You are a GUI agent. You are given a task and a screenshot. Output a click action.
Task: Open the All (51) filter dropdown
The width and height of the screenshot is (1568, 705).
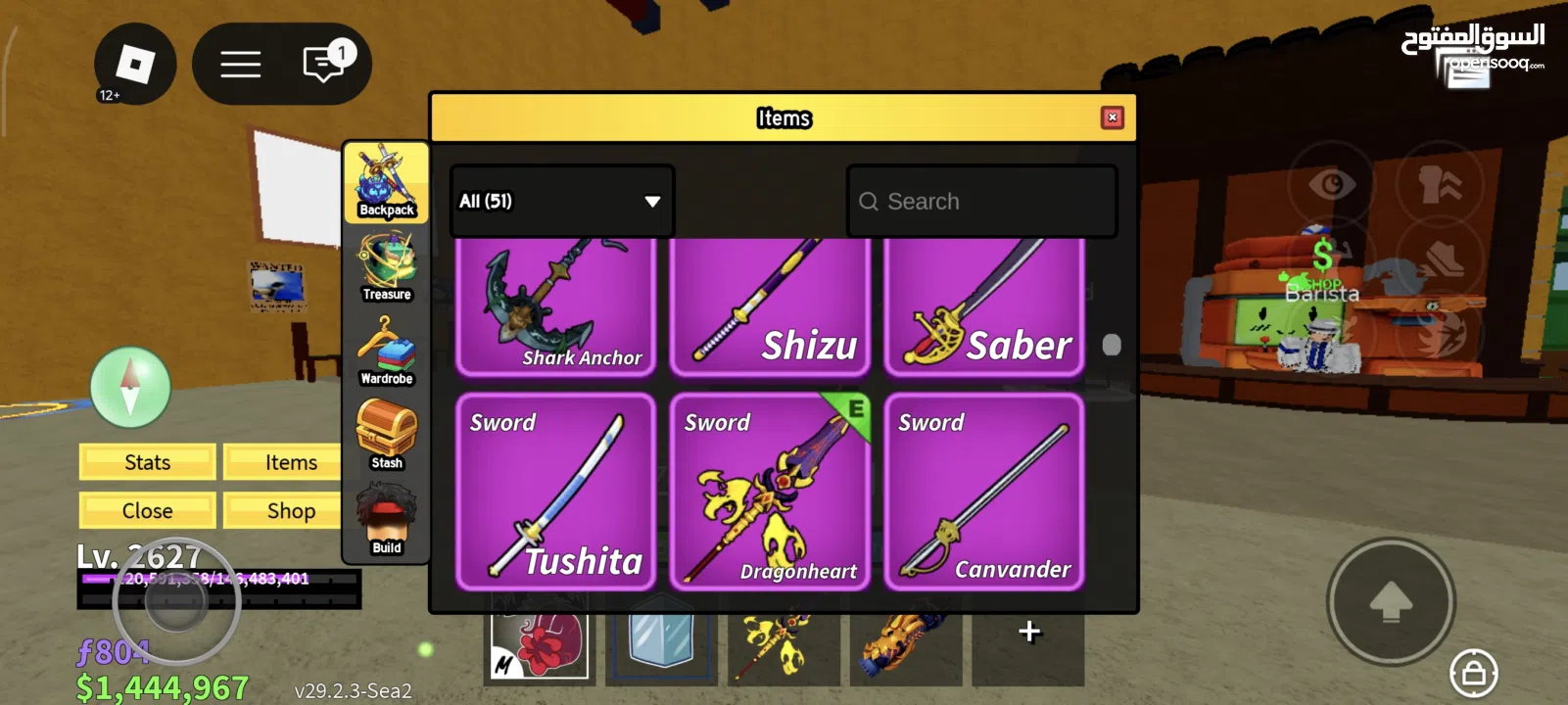(x=561, y=201)
